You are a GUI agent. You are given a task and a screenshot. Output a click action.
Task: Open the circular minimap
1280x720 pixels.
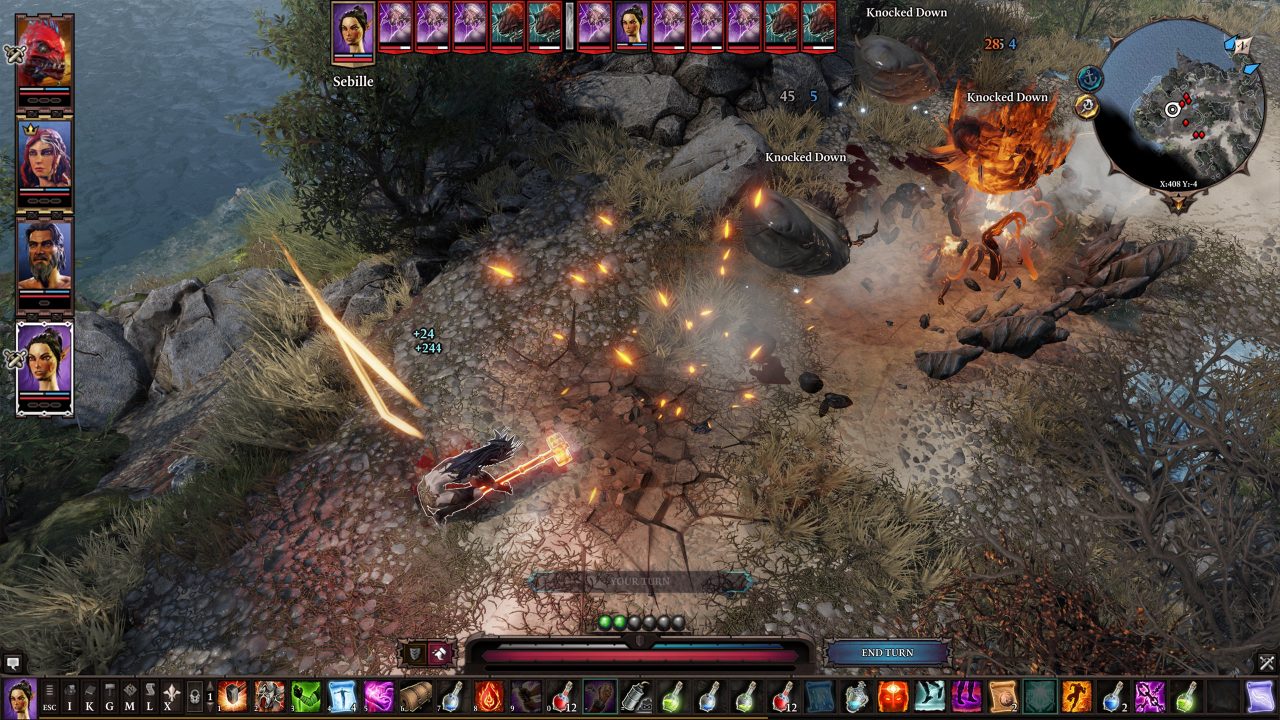tap(1176, 110)
